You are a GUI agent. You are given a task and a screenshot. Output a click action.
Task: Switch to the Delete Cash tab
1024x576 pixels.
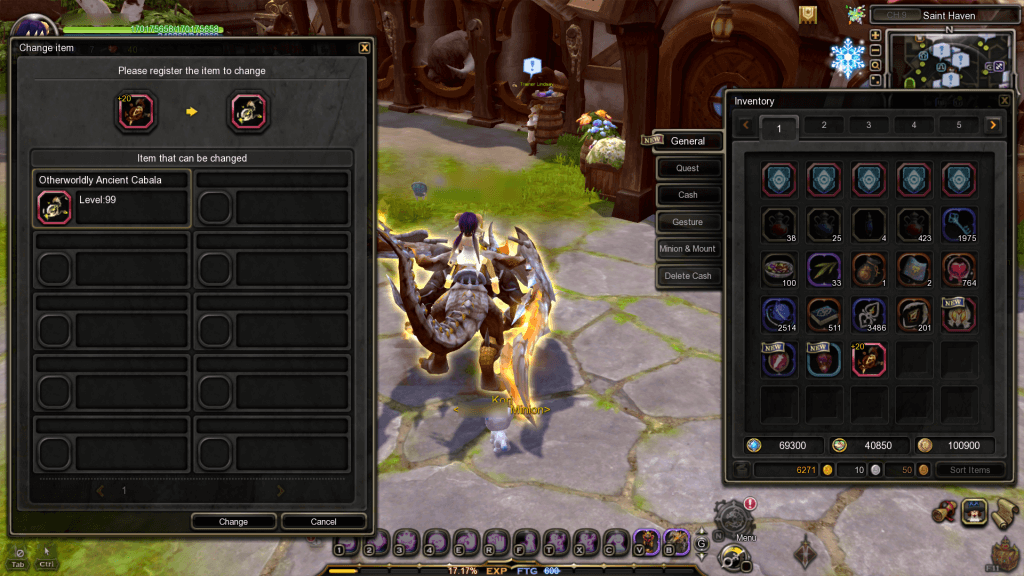(x=687, y=276)
